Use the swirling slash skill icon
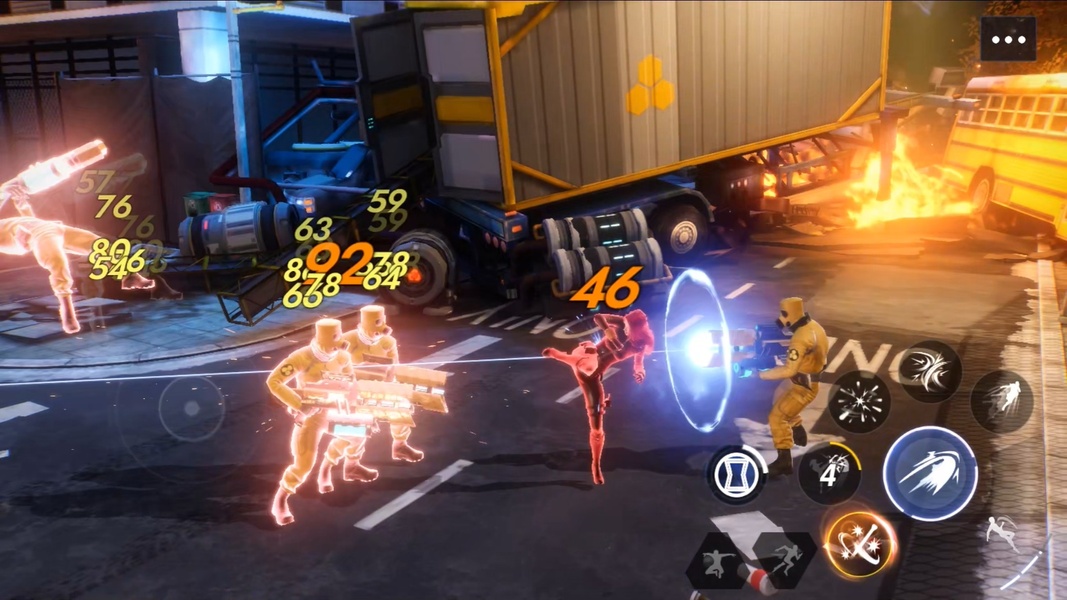Screen dimensions: 1067x600 929,372
